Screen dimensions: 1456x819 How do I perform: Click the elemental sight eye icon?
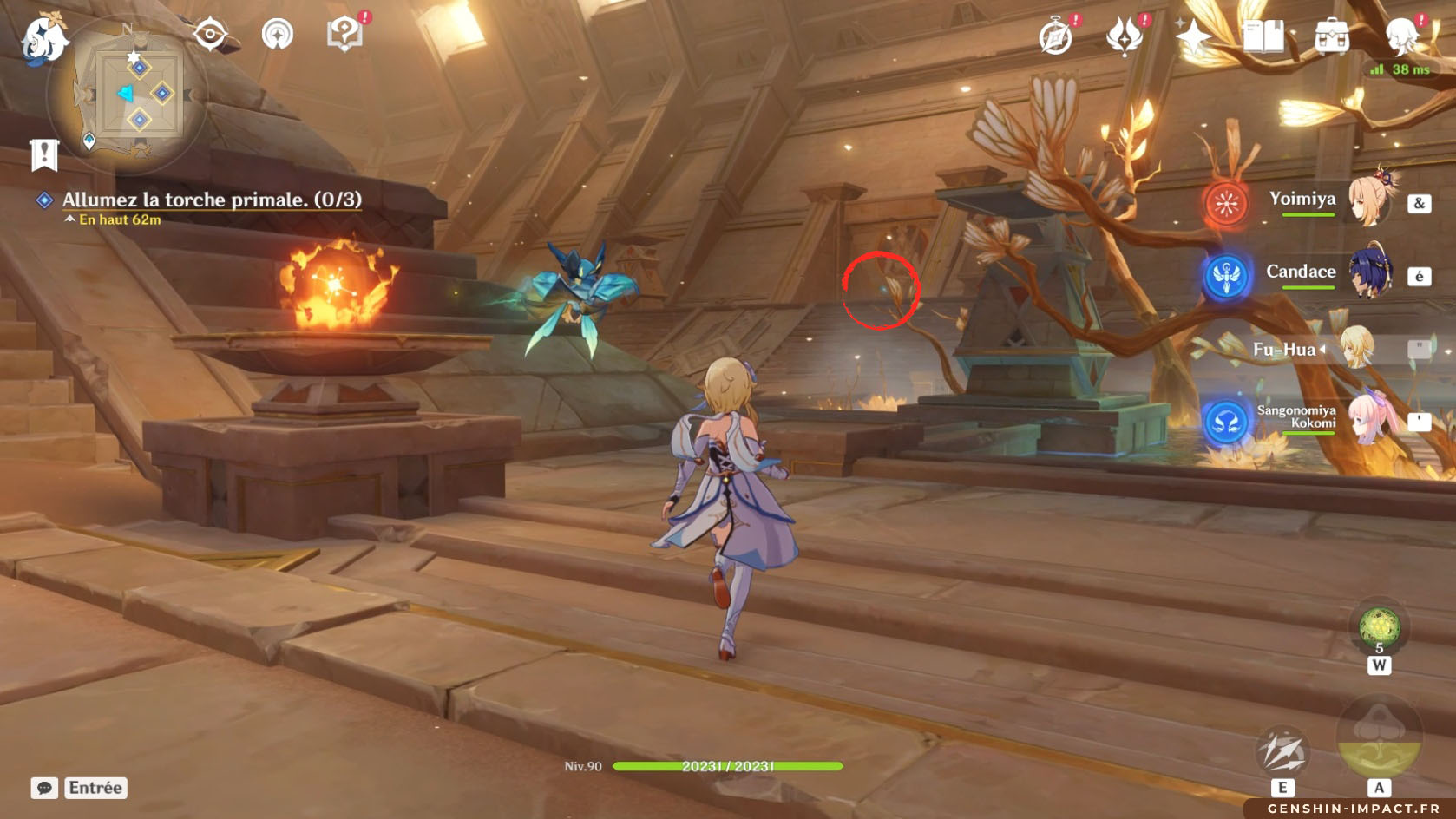(x=210, y=35)
